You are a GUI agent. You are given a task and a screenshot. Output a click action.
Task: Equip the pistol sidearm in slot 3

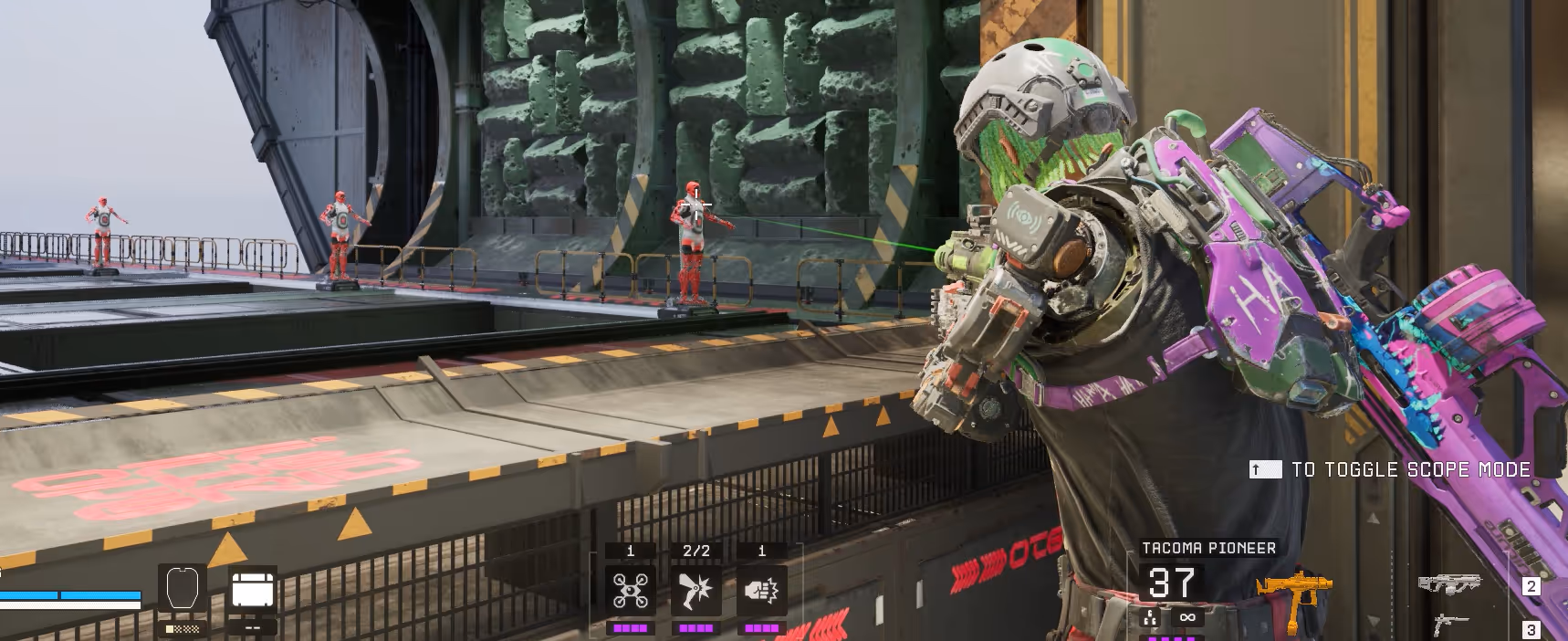point(1451,625)
